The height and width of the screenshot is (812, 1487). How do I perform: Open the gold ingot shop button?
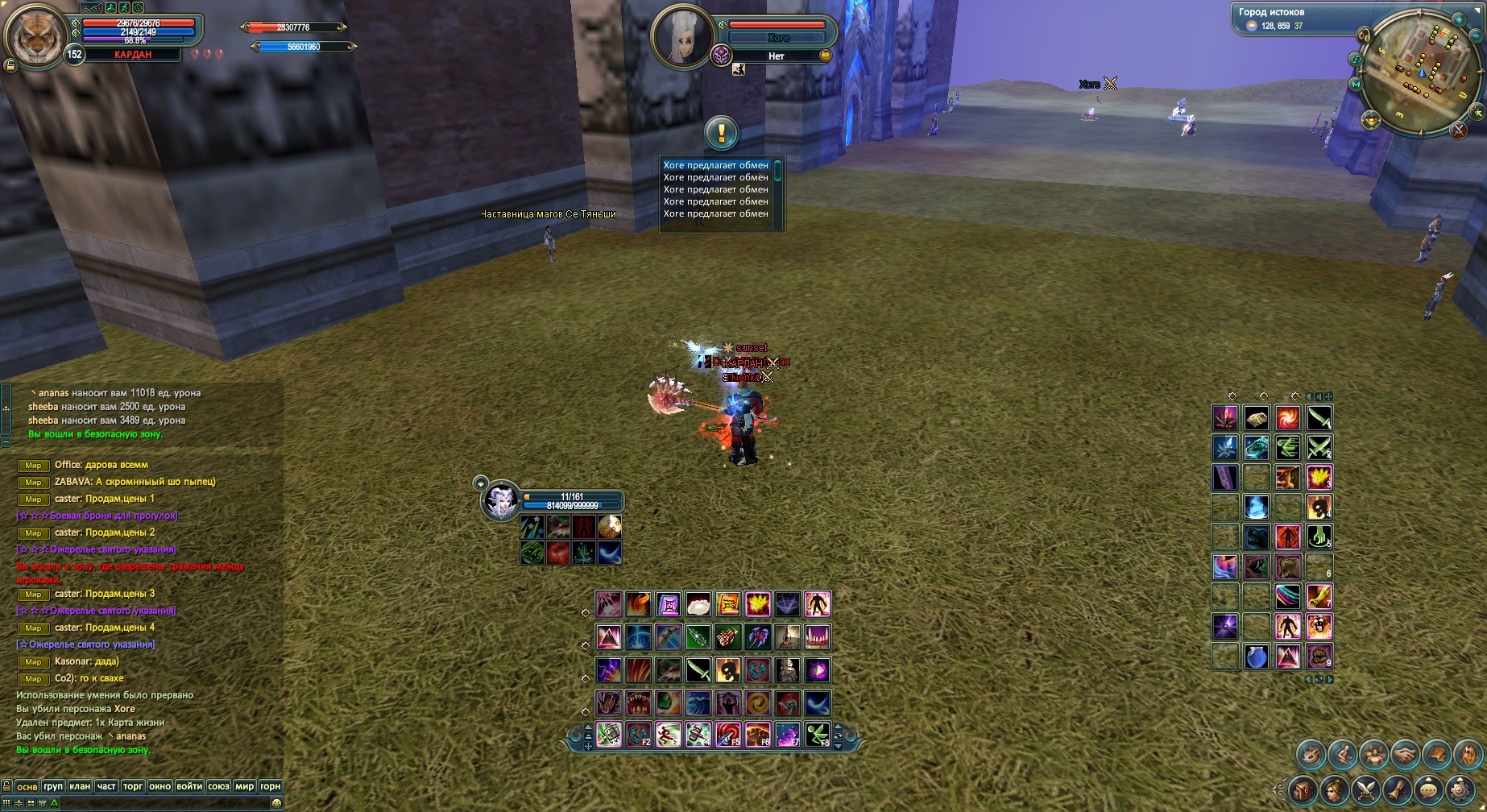[x=1371, y=120]
